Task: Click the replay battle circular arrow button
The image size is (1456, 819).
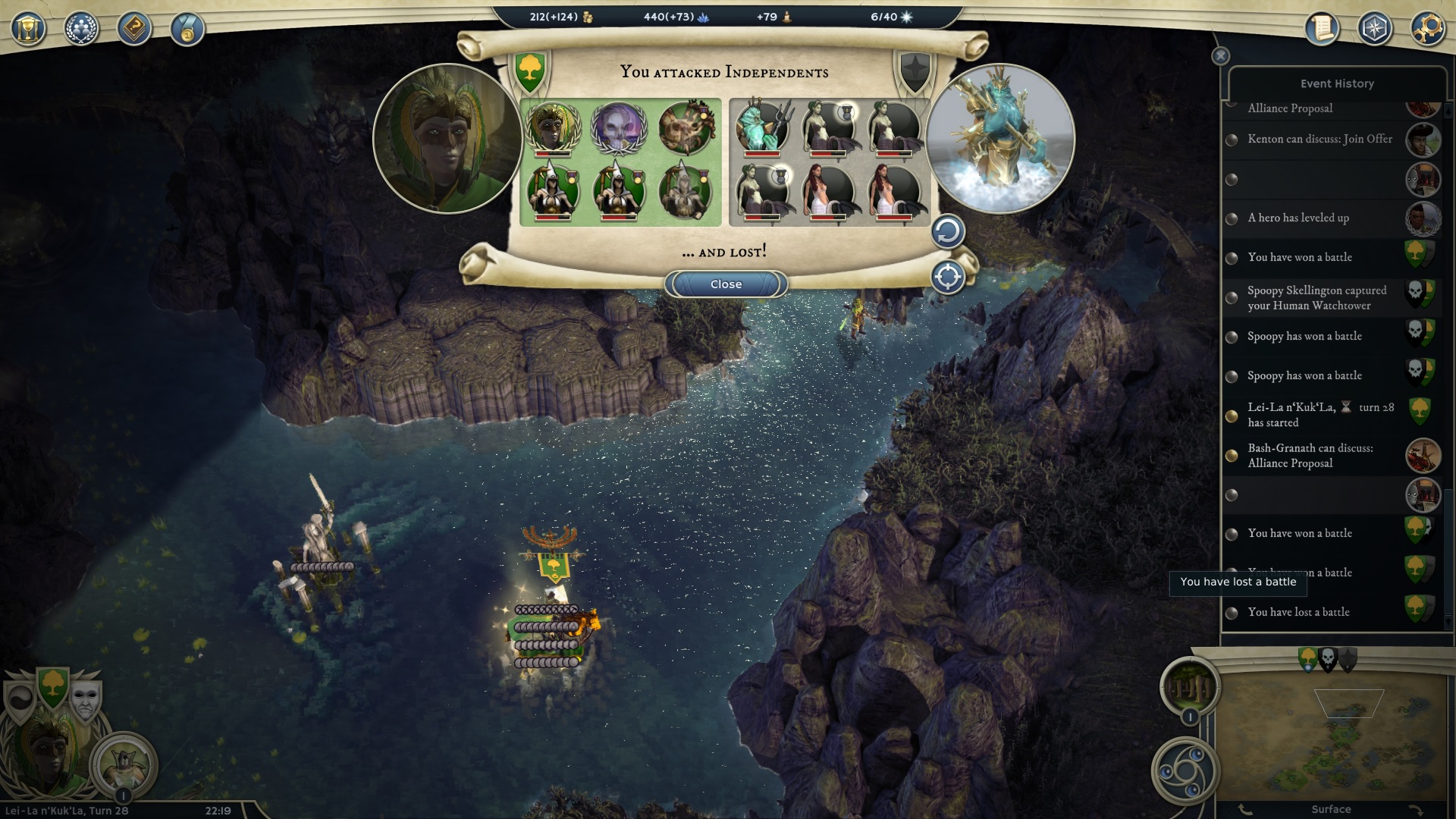Action: click(947, 232)
